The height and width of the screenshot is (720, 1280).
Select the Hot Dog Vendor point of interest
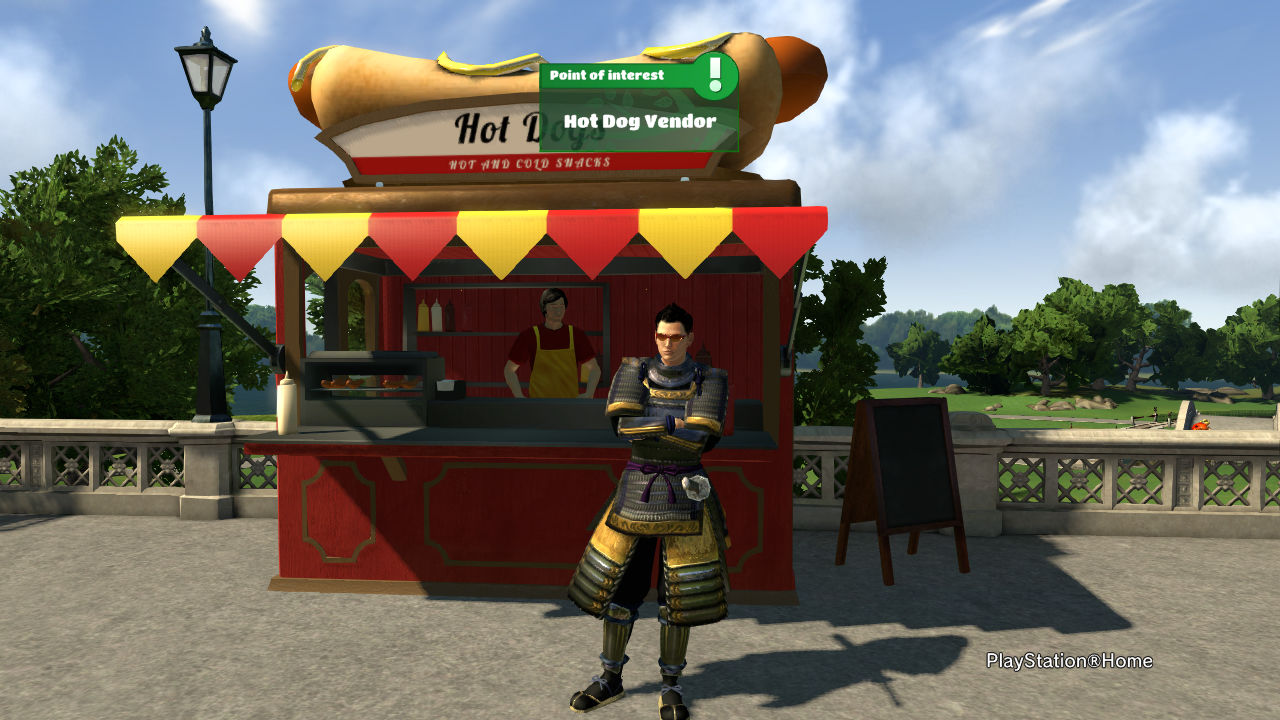point(639,121)
